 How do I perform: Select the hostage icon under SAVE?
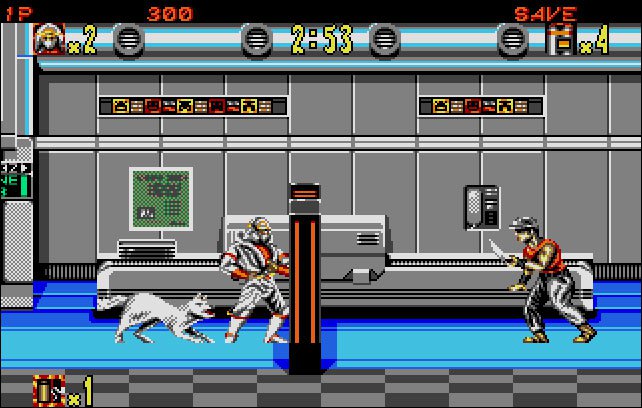(565, 39)
